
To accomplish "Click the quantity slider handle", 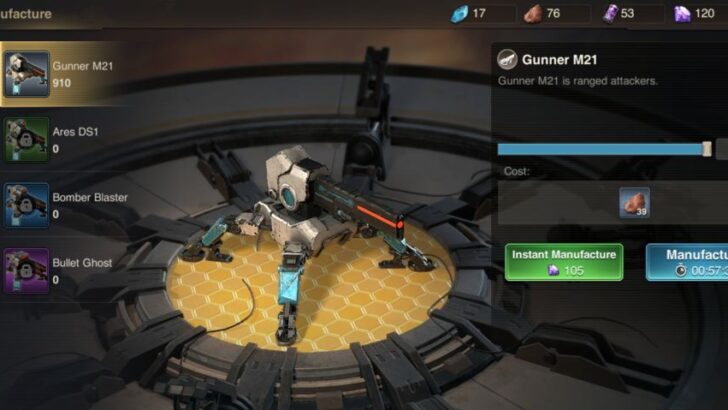I will (707, 149).
